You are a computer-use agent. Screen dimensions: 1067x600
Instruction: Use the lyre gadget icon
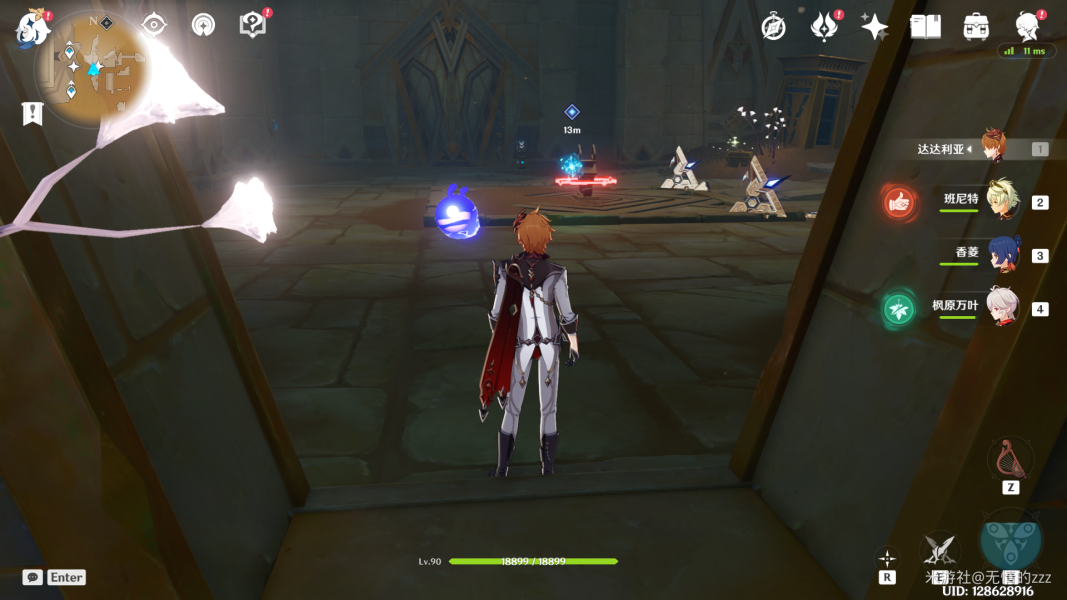(x=1010, y=459)
